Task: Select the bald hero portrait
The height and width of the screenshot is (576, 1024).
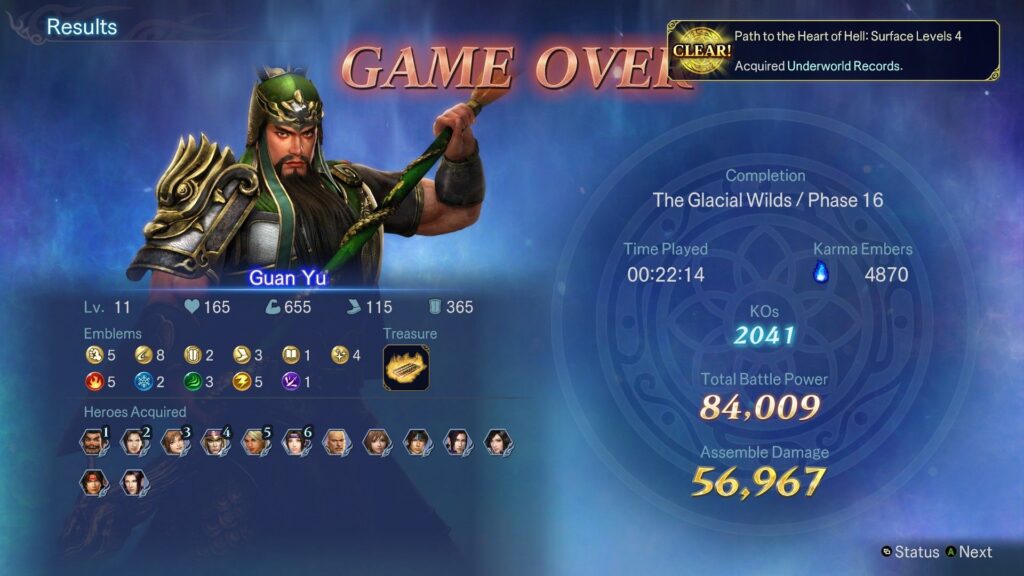Action: pyautogui.click(x=336, y=441)
